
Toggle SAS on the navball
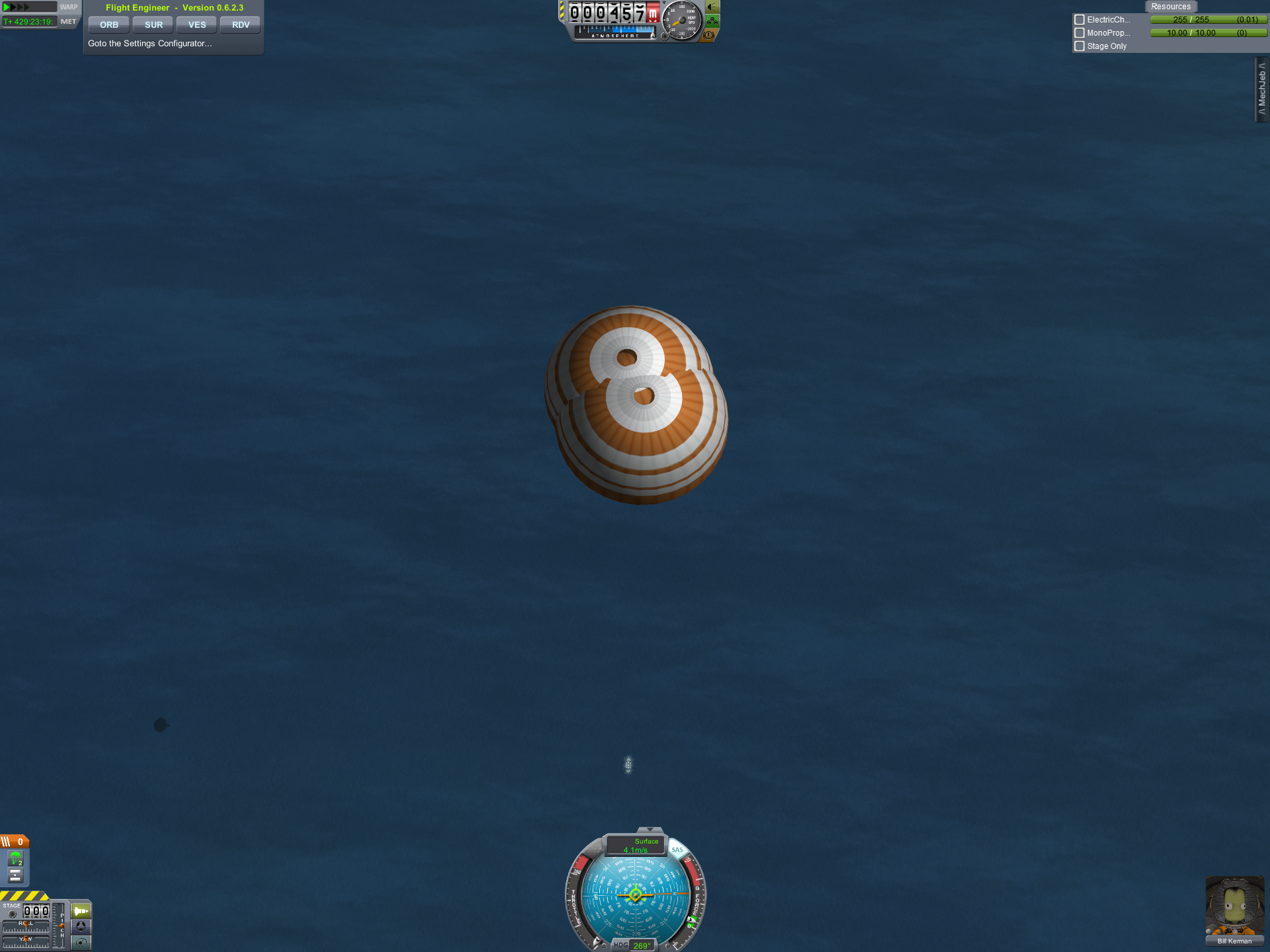(677, 850)
